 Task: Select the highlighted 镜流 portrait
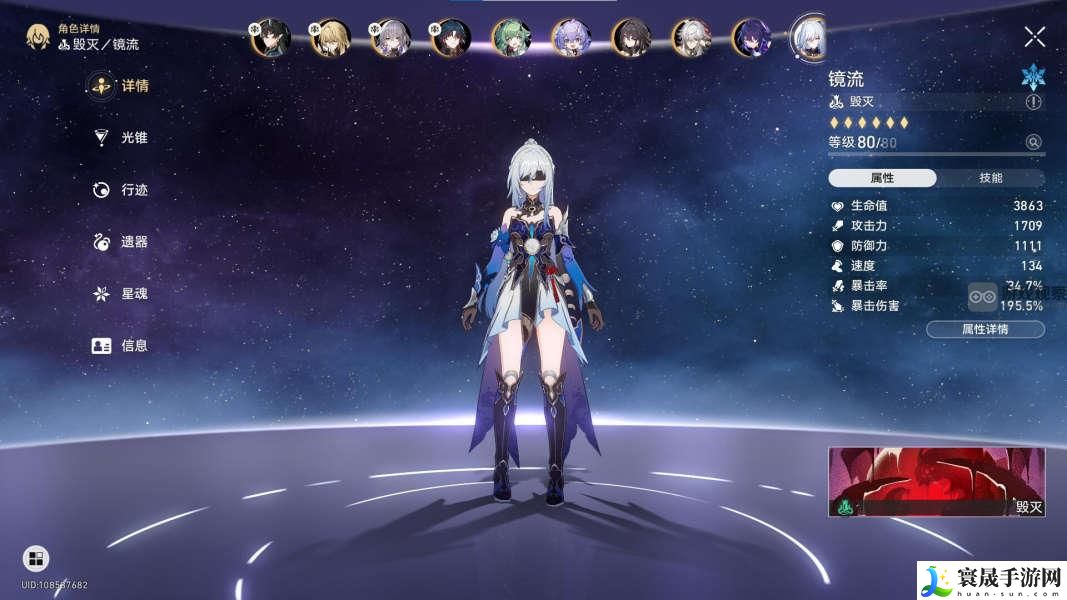809,36
